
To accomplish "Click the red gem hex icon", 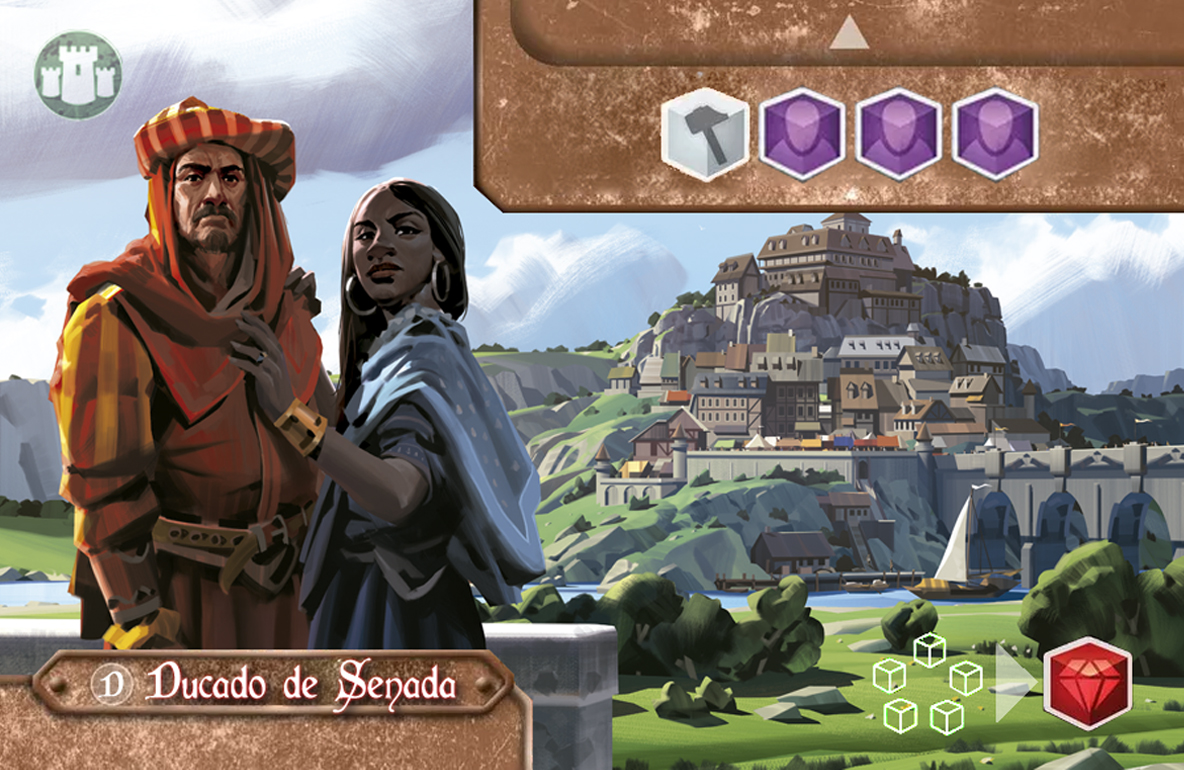I will point(1087,683).
